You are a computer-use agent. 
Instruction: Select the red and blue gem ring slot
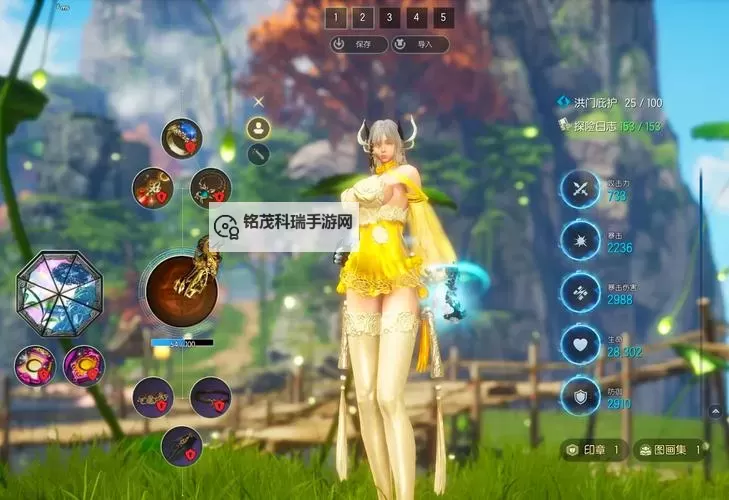[181, 138]
